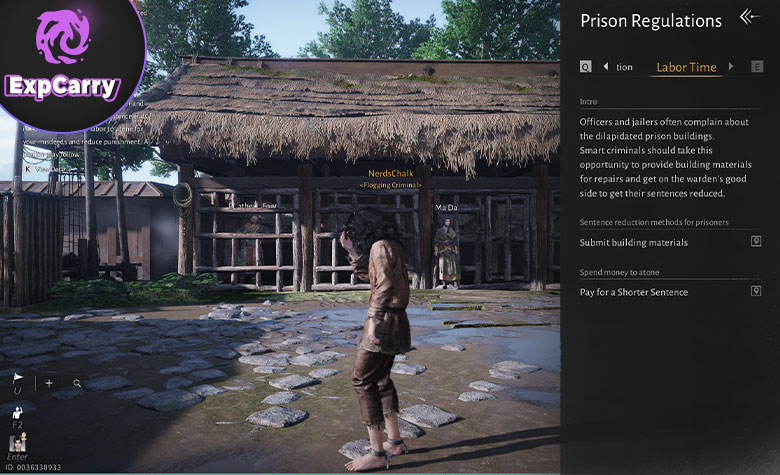Open the magnifying glass search
This screenshot has height=475, width=780.
[x=77, y=383]
